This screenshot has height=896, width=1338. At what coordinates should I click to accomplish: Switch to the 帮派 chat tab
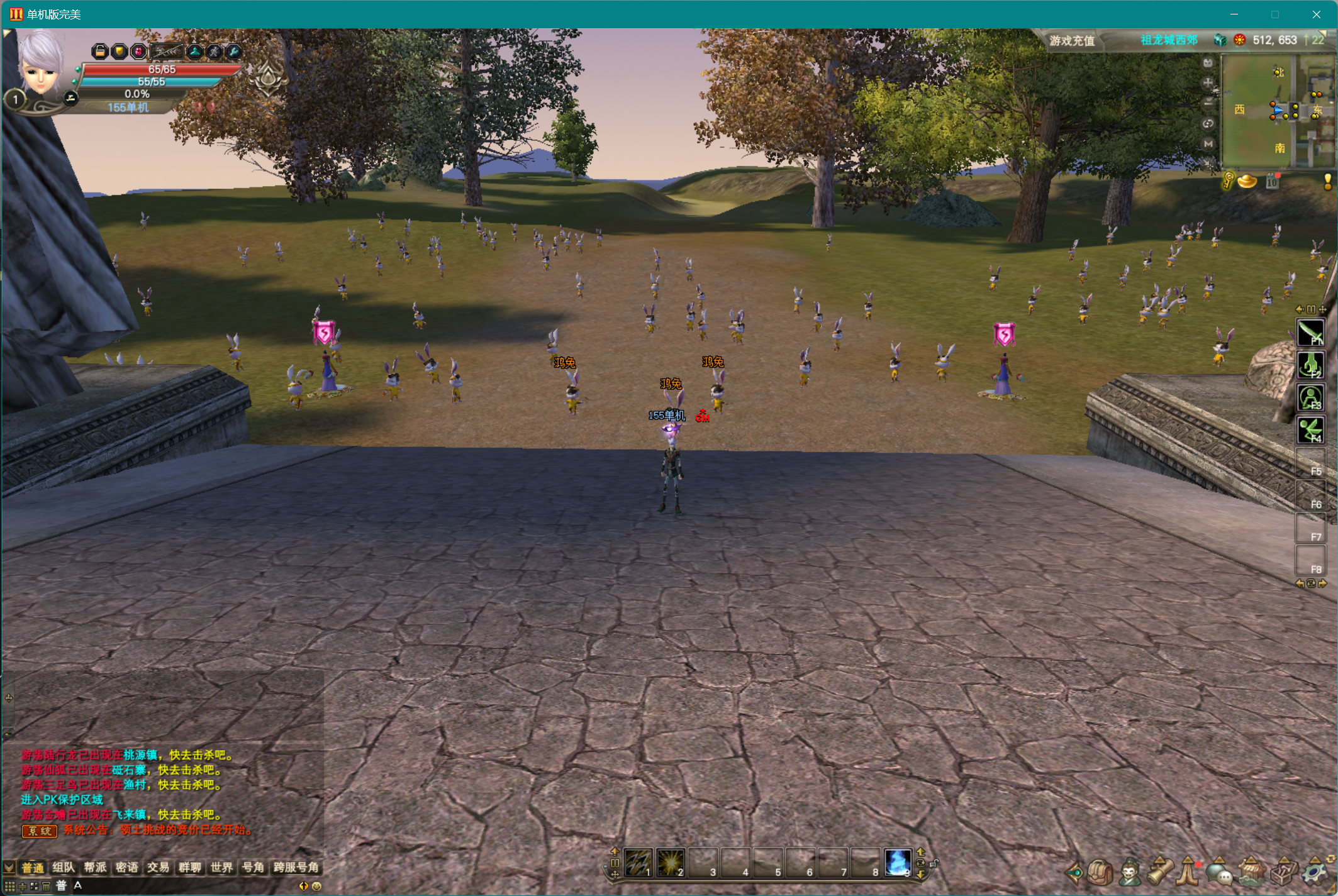pyautogui.click(x=95, y=868)
